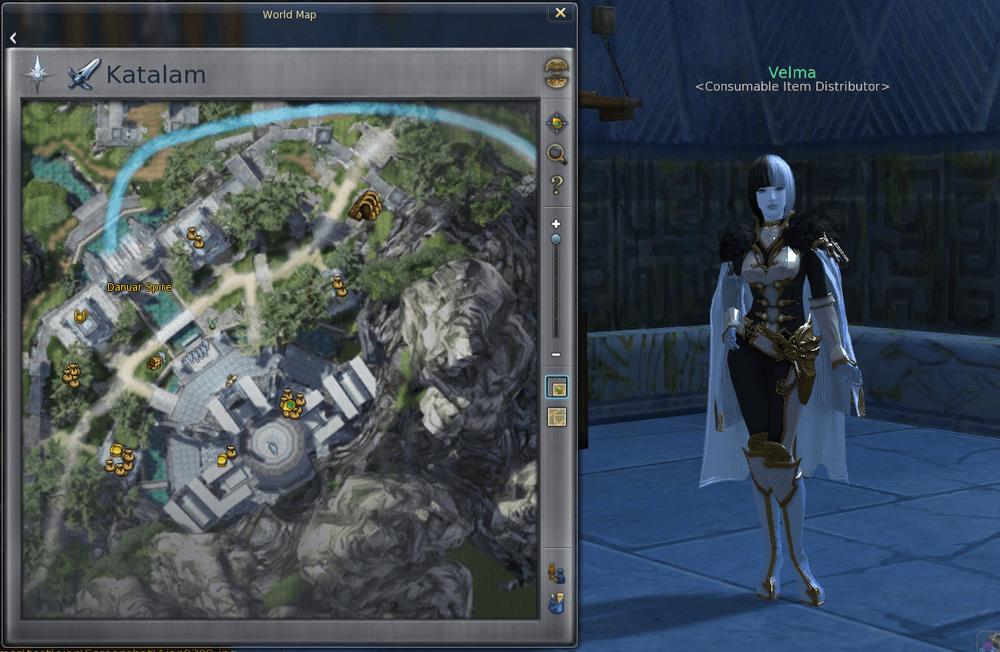1000x652 pixels.
Task: Toggle the group members map icon
Action: pyautogui.click(x=556, y=573)
